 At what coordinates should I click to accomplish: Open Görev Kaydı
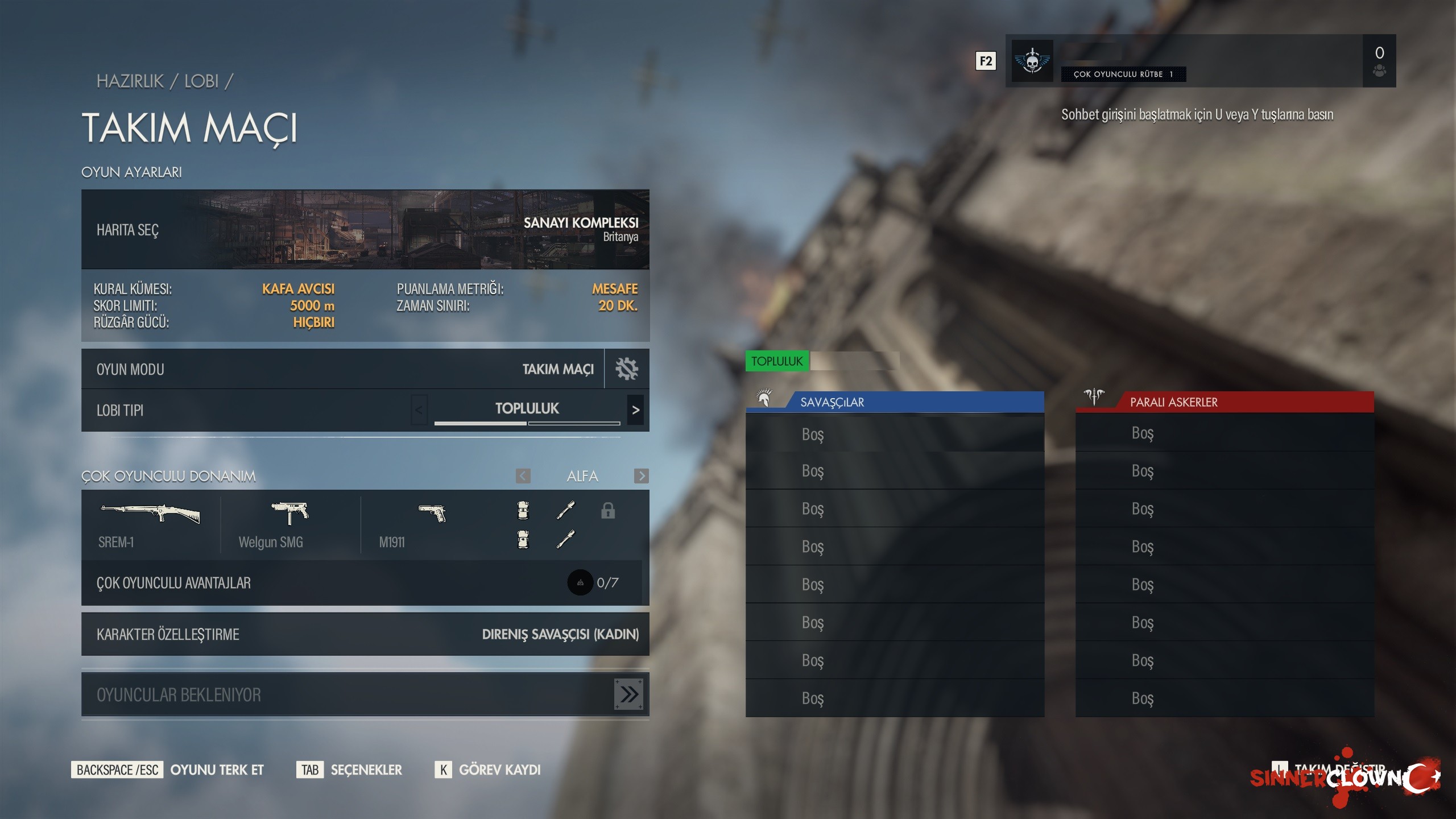tap(499, 770)
